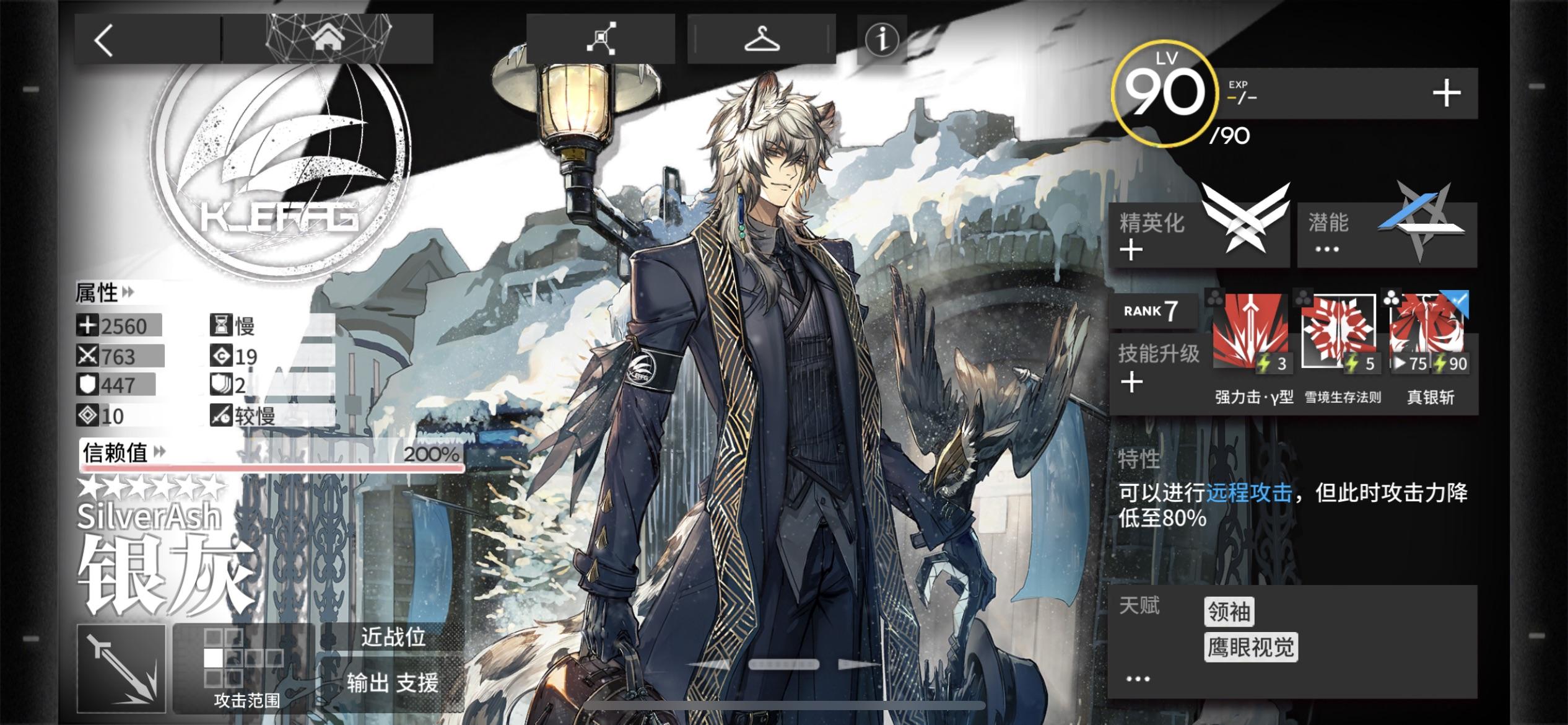Open the 天赋 talent details ellipsis
1568x725 pixels.
pyautogui.click(x=1138, y=679)
